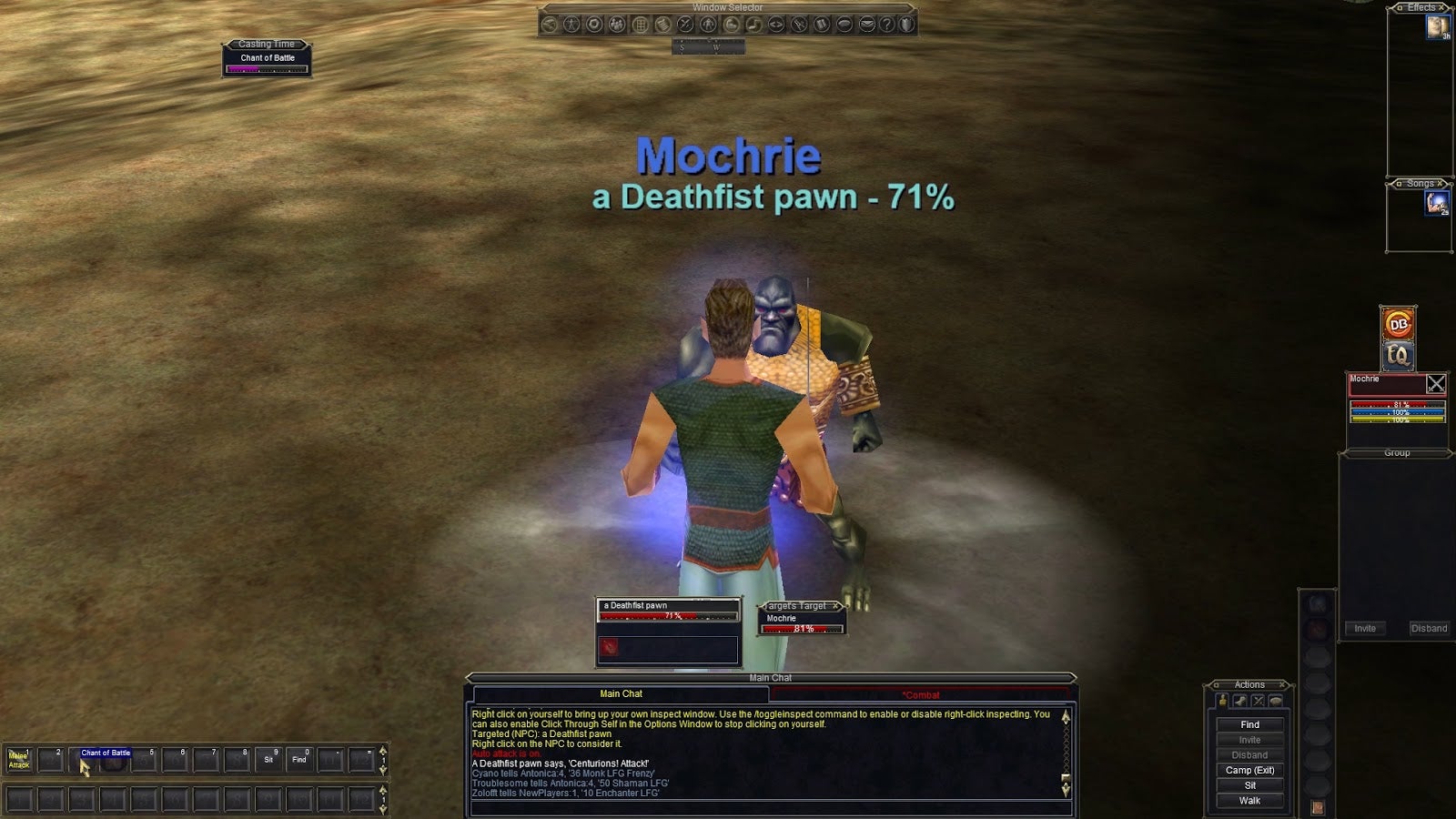
Task: Click the Find slot on the hotbar
Action: [x=299, y=759]
